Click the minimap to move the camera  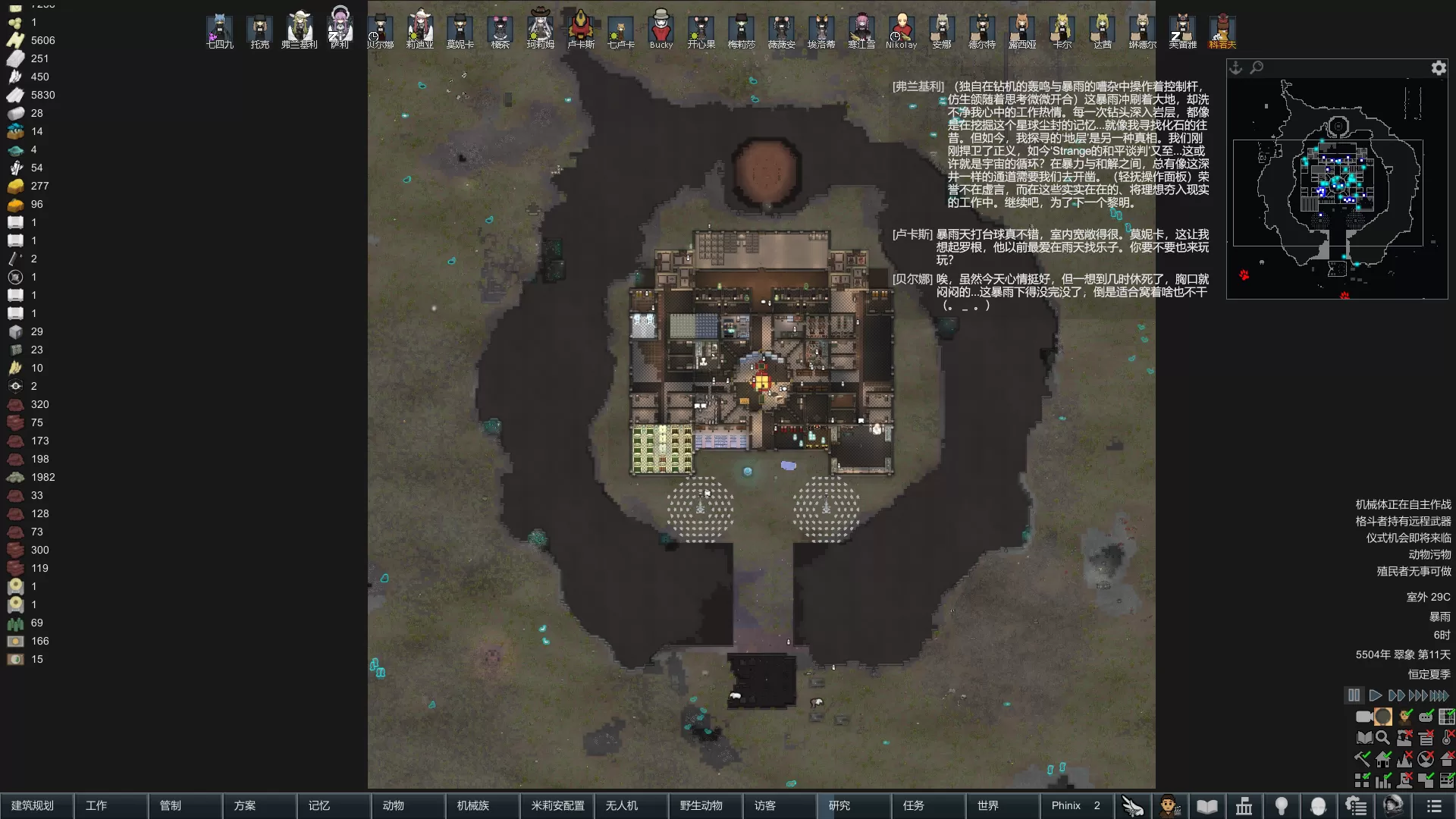point(1337,190)
